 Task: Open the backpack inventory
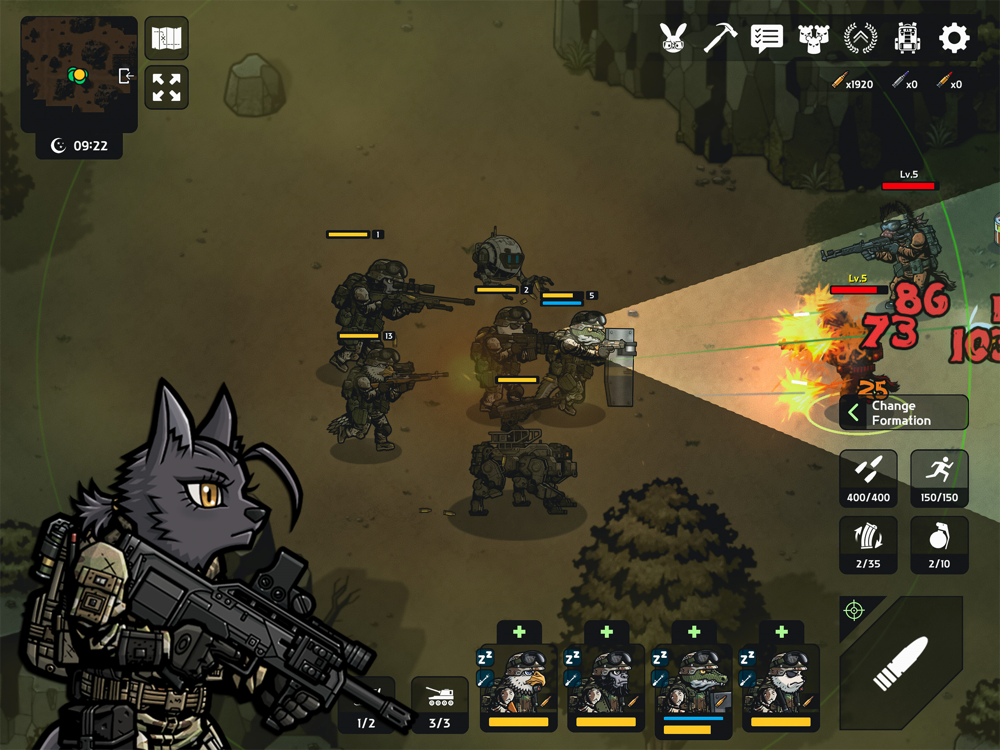click(907, 39)
